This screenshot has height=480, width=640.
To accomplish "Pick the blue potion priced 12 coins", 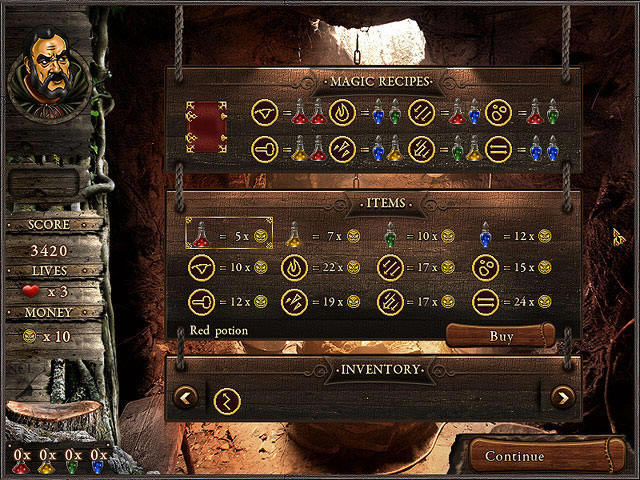I will pyautogui.click(x=485, y=234).
